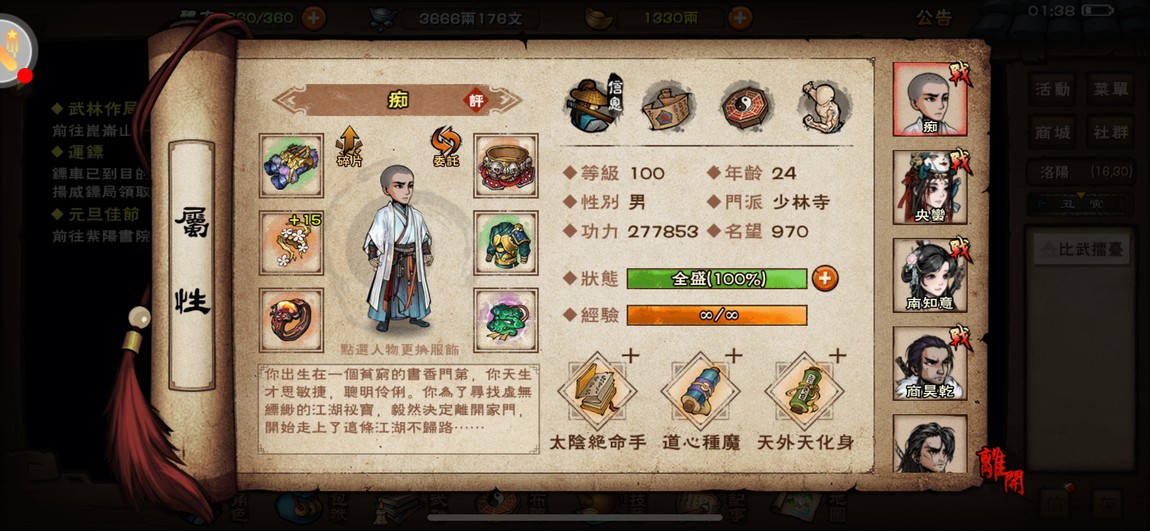The width and height of the screenshot is (1150, 531).
Task: Select the 商昊乾 companion portrait
Action: tap(929, 362)
